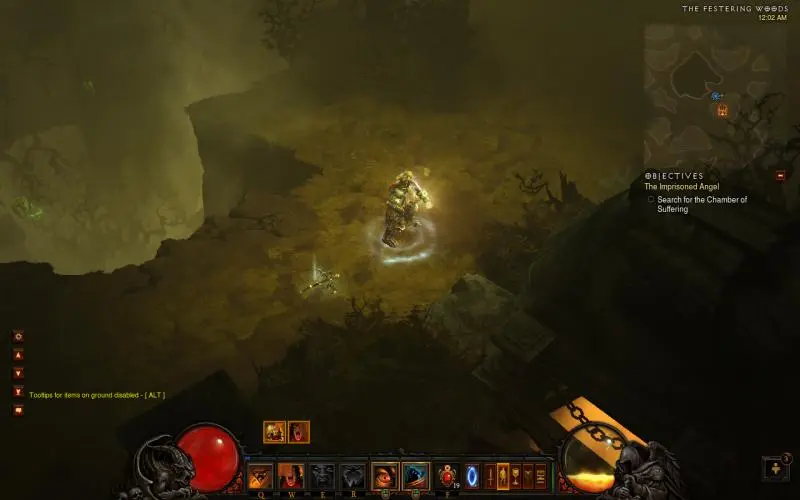The height and width of the screenshot is (500, 800).
Task: Open the chat bubble button
Action: pos(18,410)
